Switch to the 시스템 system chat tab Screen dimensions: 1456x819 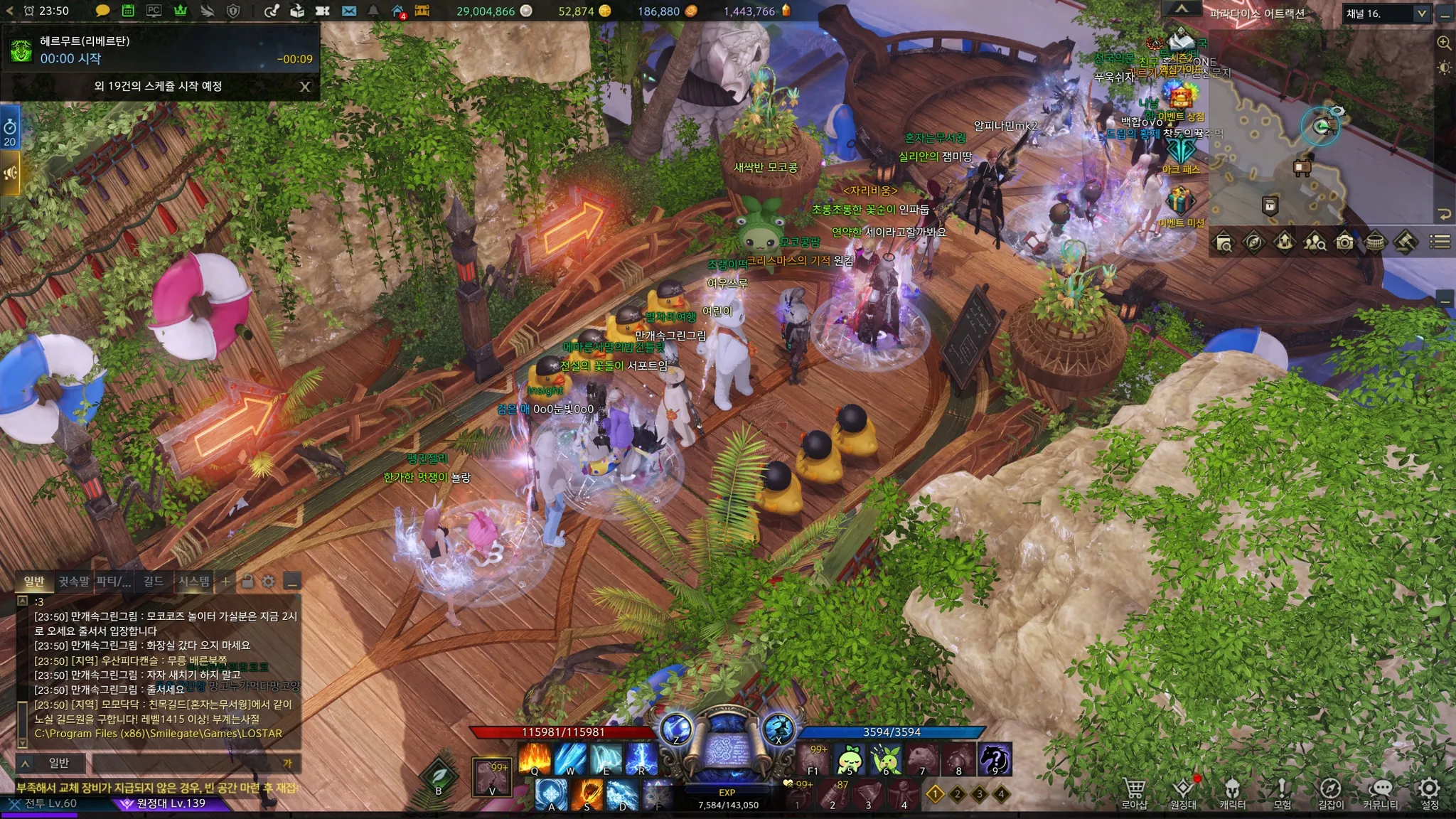(x=193, y=582)
